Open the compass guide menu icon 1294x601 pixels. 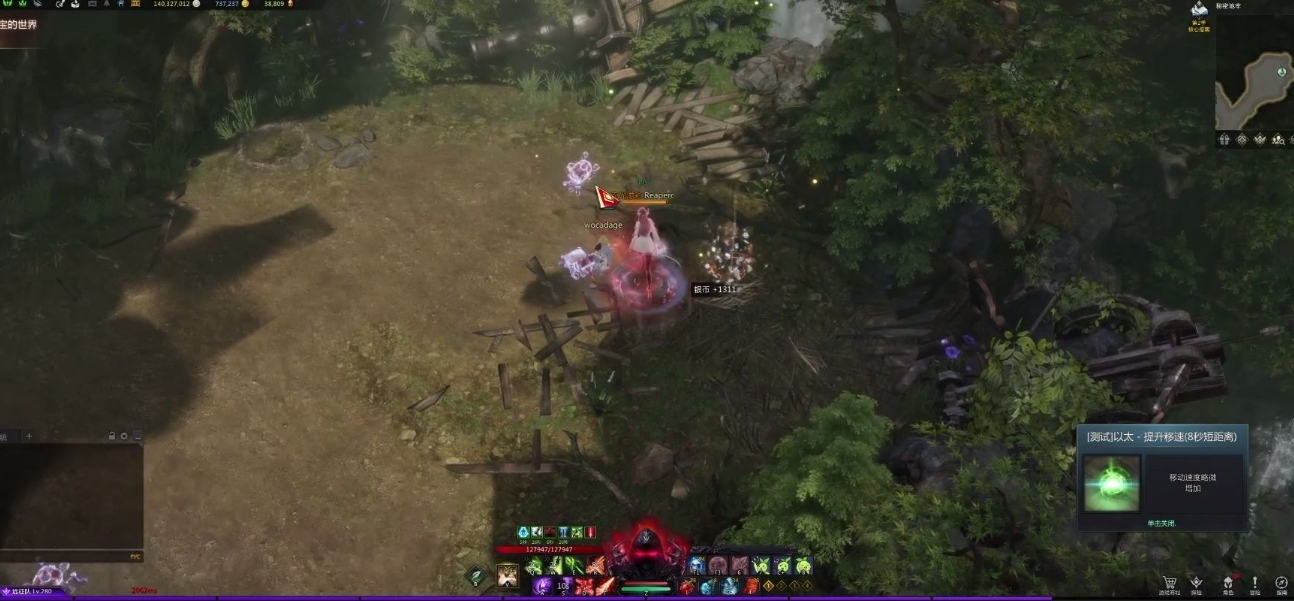click(x=1281, y=583)
